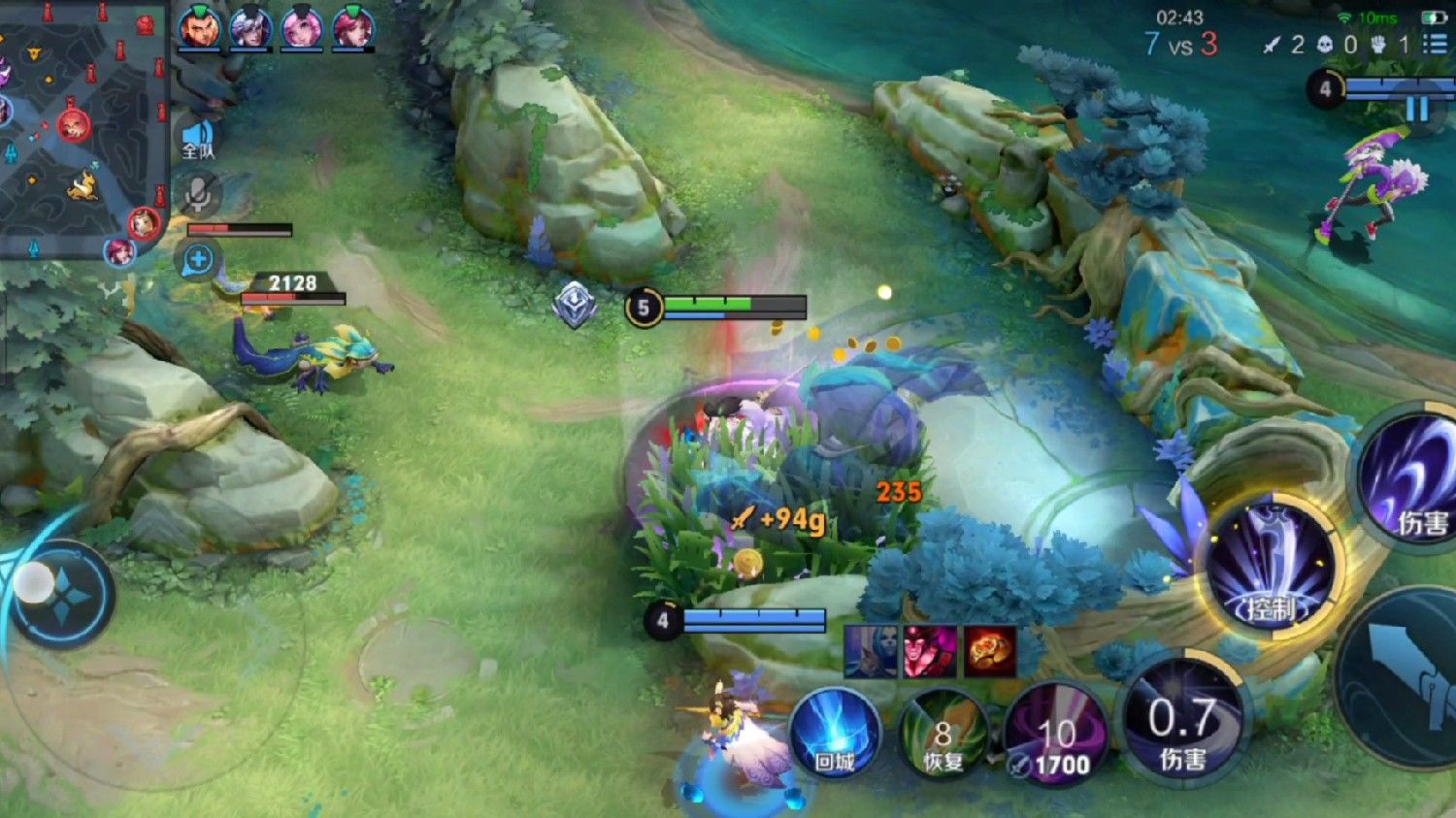Image resolution: width=1456 pixels, height=818 pixels.
Task: Activate the 控制 control skill
Action: (1271, 568)
